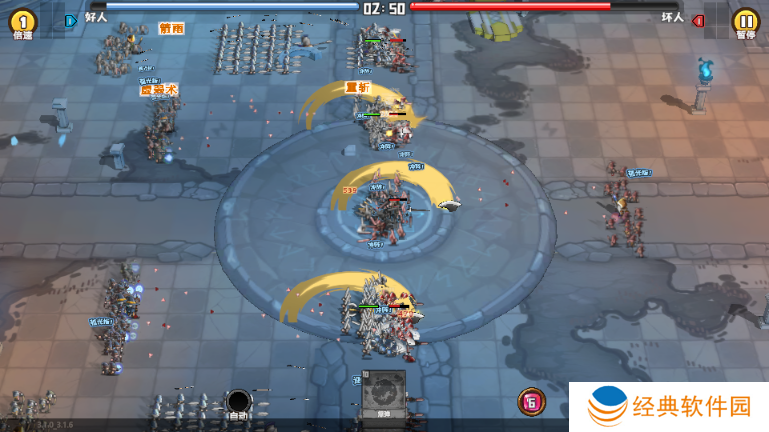Toggle the 自动 auto-battle button
The image size is (769, 432).
[238, 403]
